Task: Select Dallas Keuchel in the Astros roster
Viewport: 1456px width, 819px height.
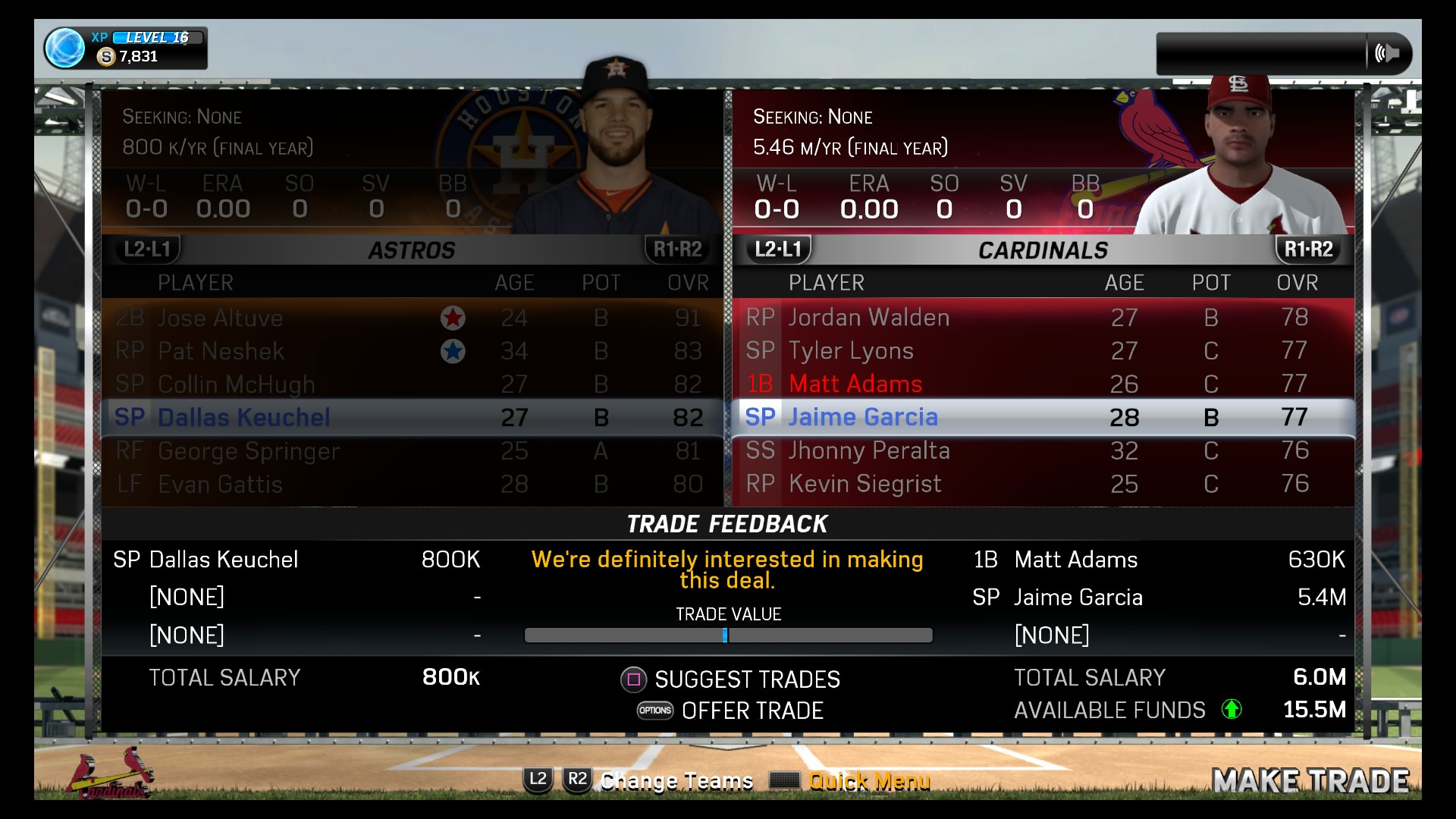Action: click(243, 417)
